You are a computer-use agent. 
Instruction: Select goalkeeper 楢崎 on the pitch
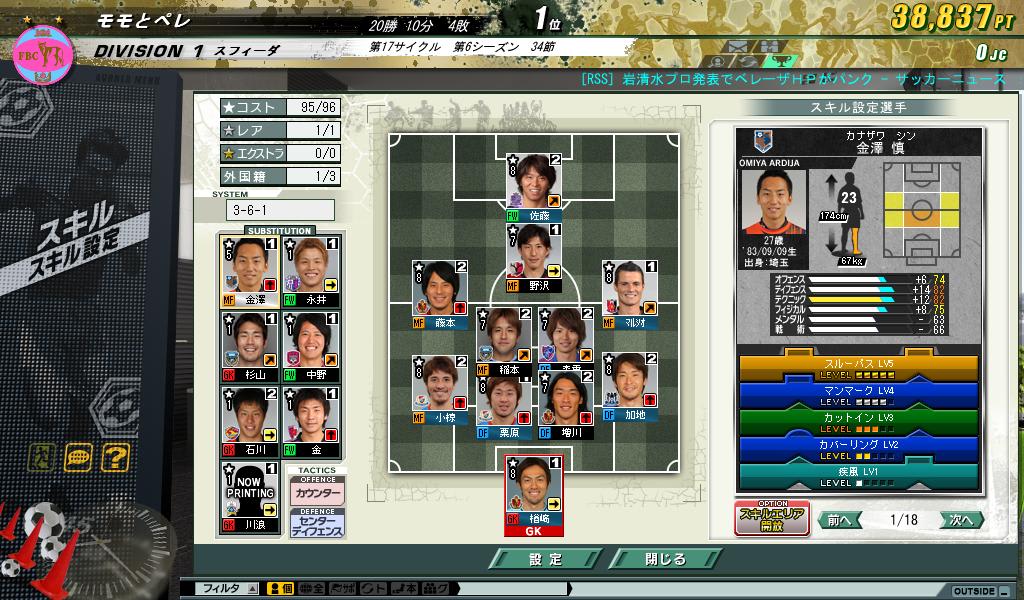[533, 495]
